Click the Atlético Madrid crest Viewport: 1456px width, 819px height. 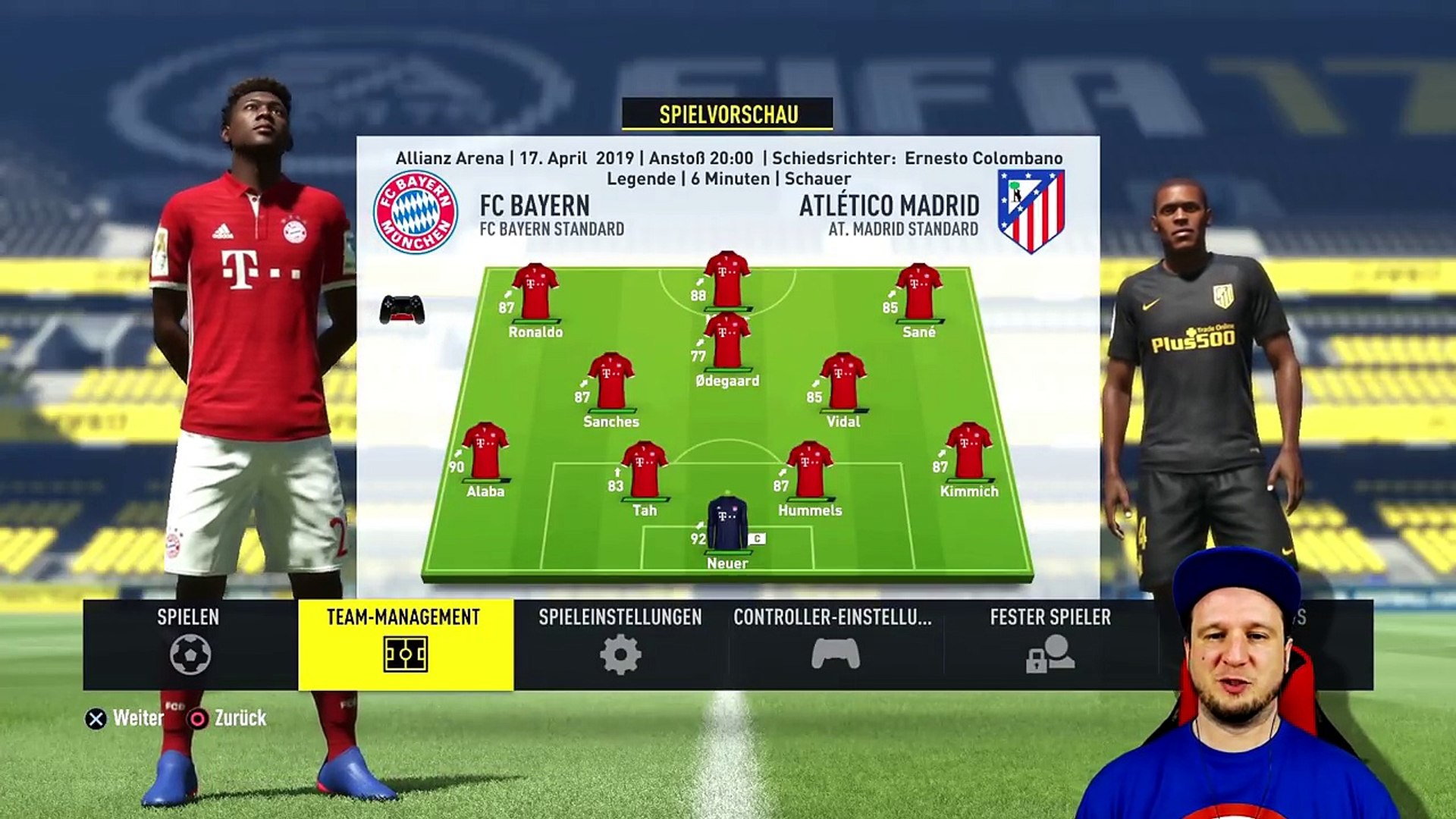point(1031,211)
